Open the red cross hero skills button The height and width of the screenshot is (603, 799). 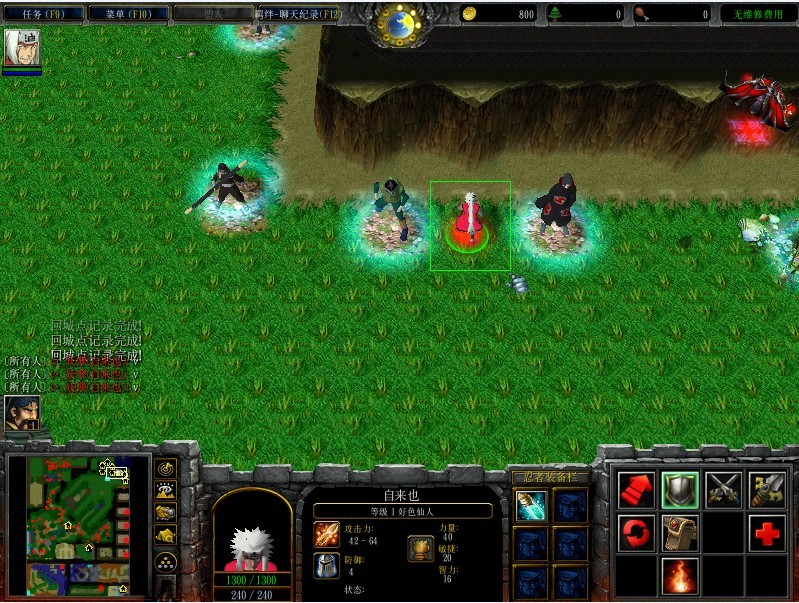[x=767, y=533]
